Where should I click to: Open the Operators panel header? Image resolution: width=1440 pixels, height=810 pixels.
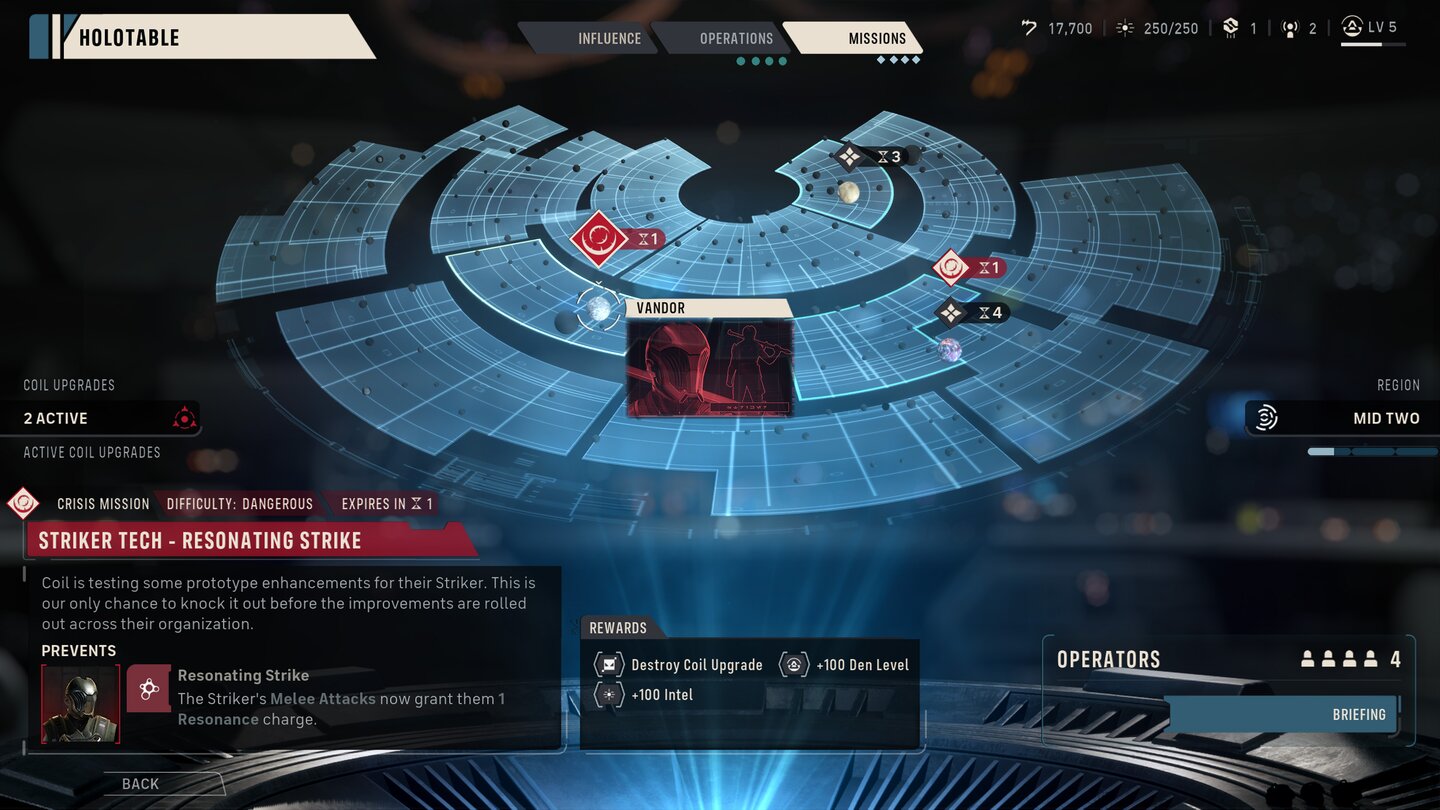(x=1108, y=659)
